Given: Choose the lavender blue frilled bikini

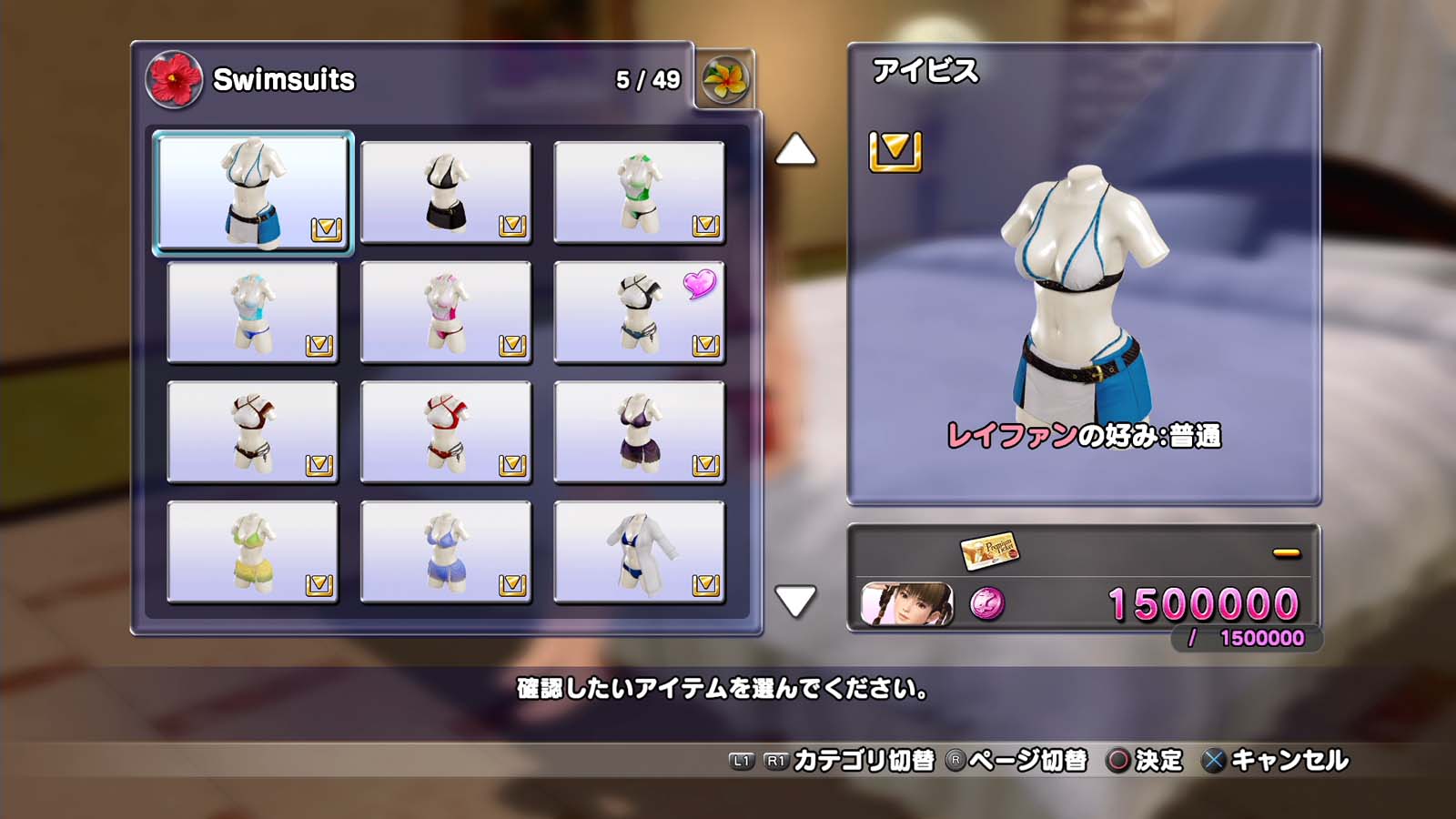Looking at the screenshot, I should [x=446, y=552].
